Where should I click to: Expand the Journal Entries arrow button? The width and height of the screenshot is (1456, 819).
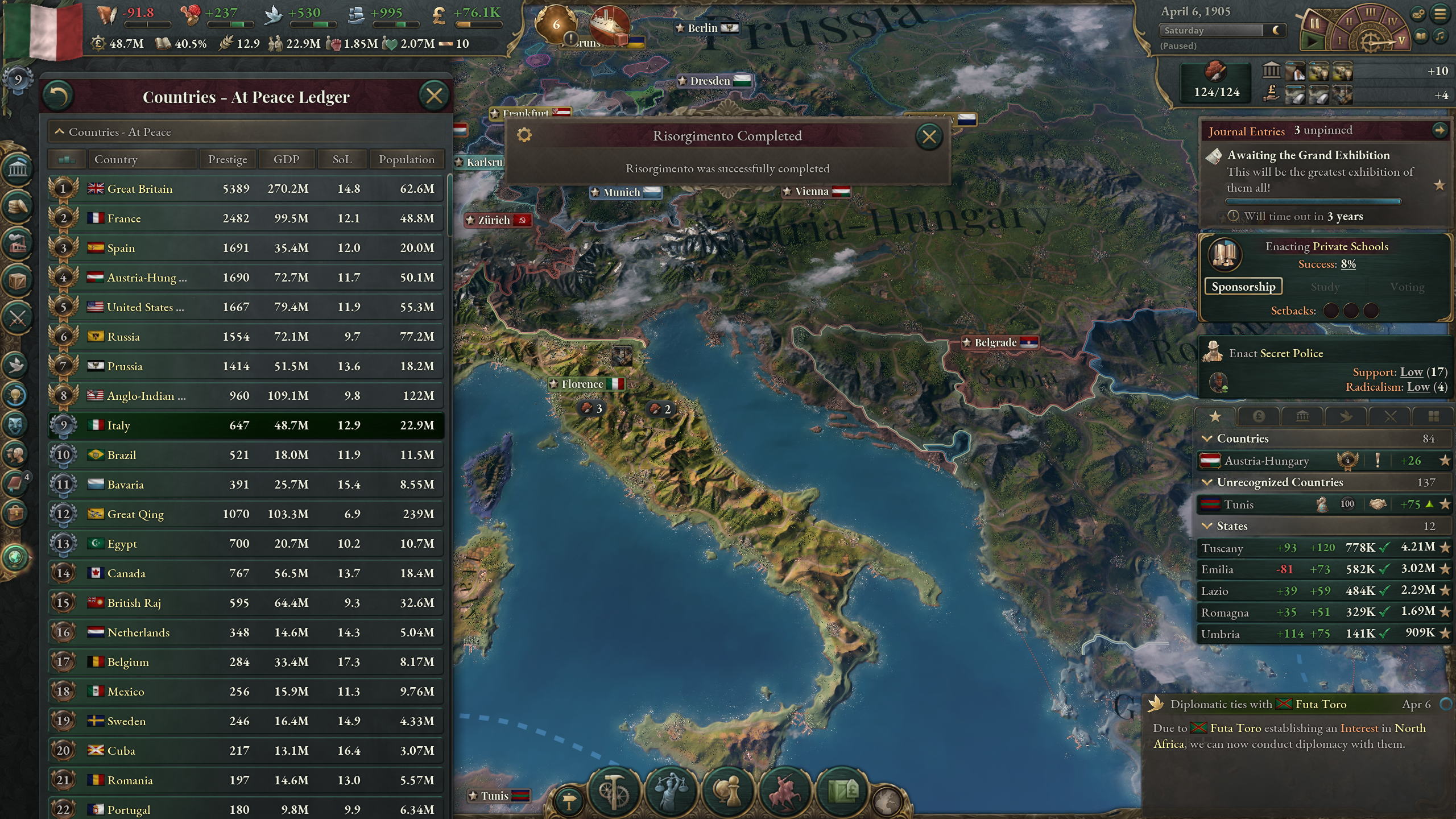click(x=1439, y=131)
